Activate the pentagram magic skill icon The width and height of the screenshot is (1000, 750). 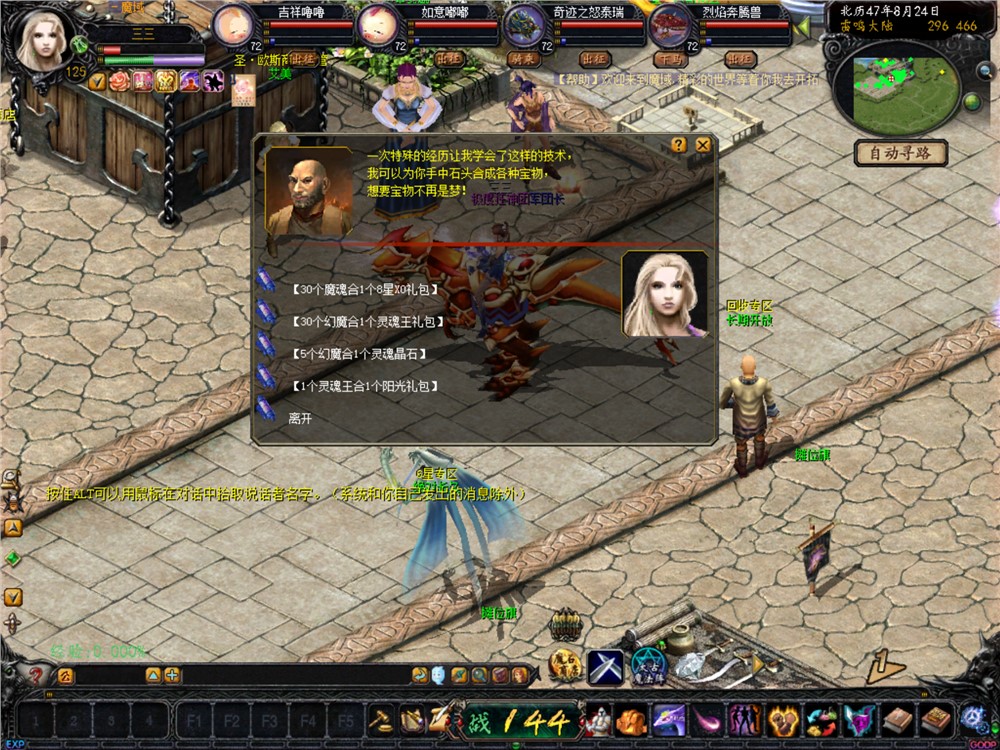[649, 667]
